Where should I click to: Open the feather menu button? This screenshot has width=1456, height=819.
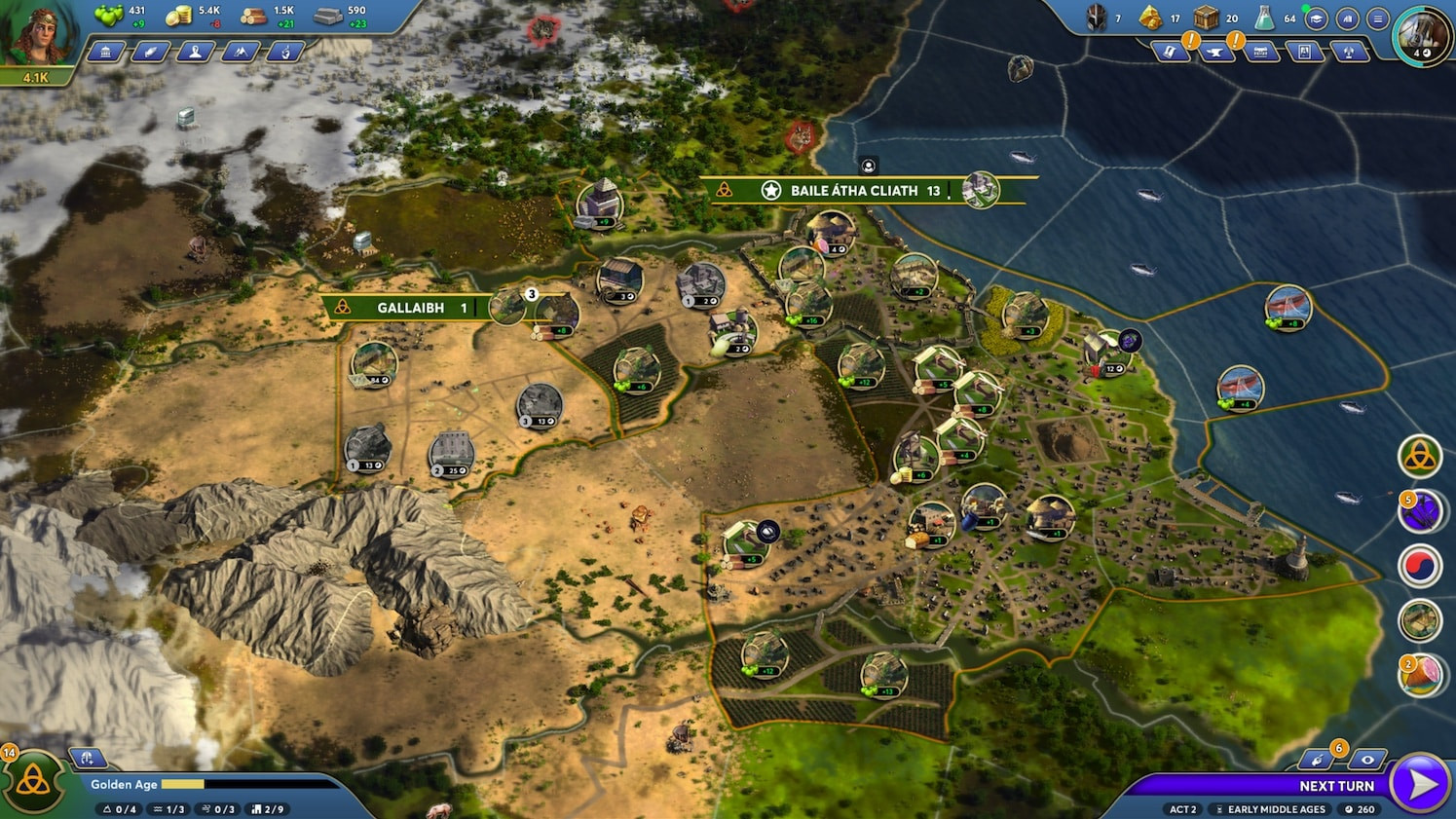tap(150, 53)
